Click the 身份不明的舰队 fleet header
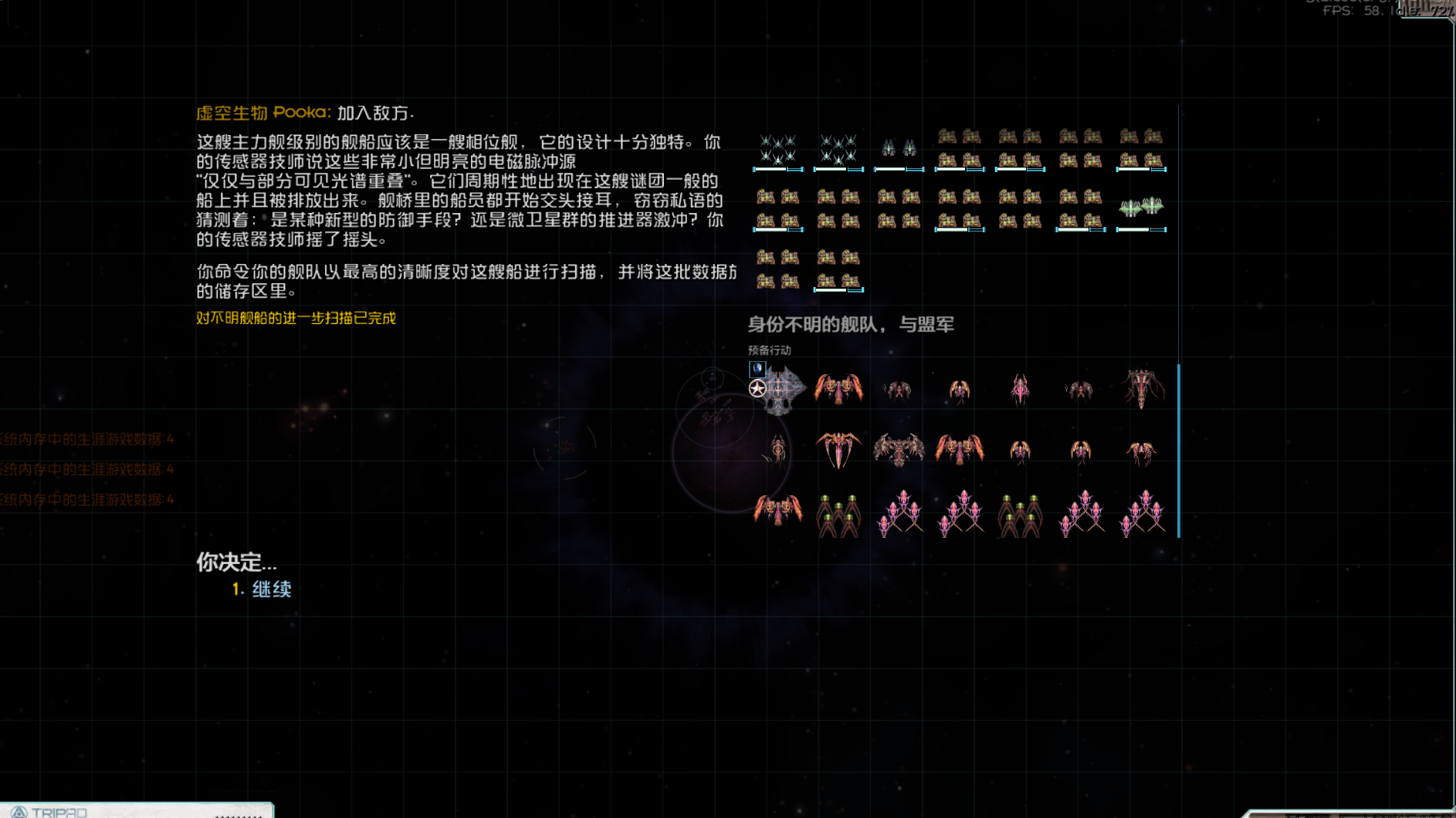Viewport: 1456px width, 818px height. tap(849, 325)
